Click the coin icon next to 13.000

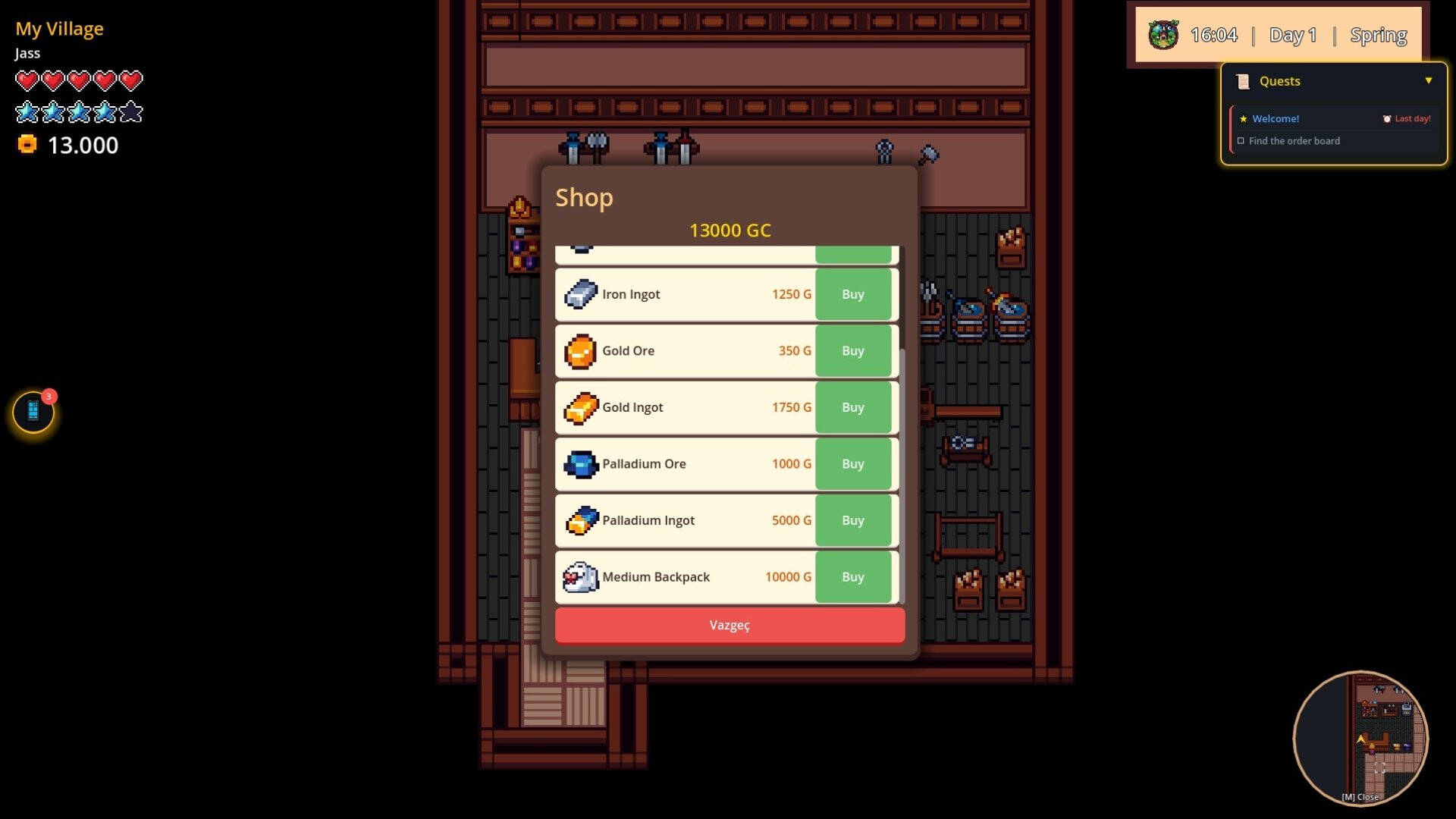(x=26, y=145)
